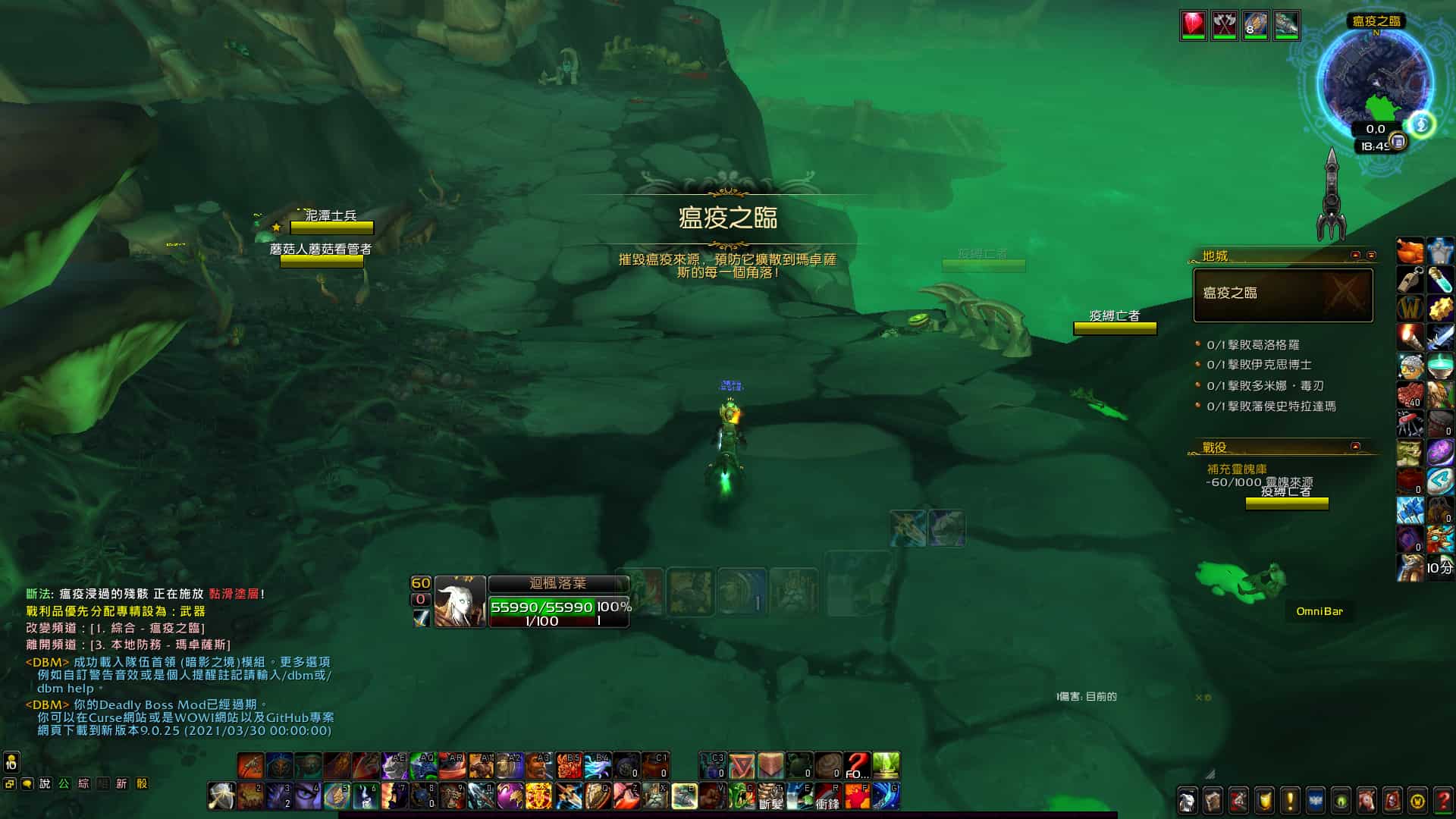The width and height of the screenshot is (1456, 819).
Task: Open the Plaguefall dungeon objective block
Action: click(x=1283, y=294)
